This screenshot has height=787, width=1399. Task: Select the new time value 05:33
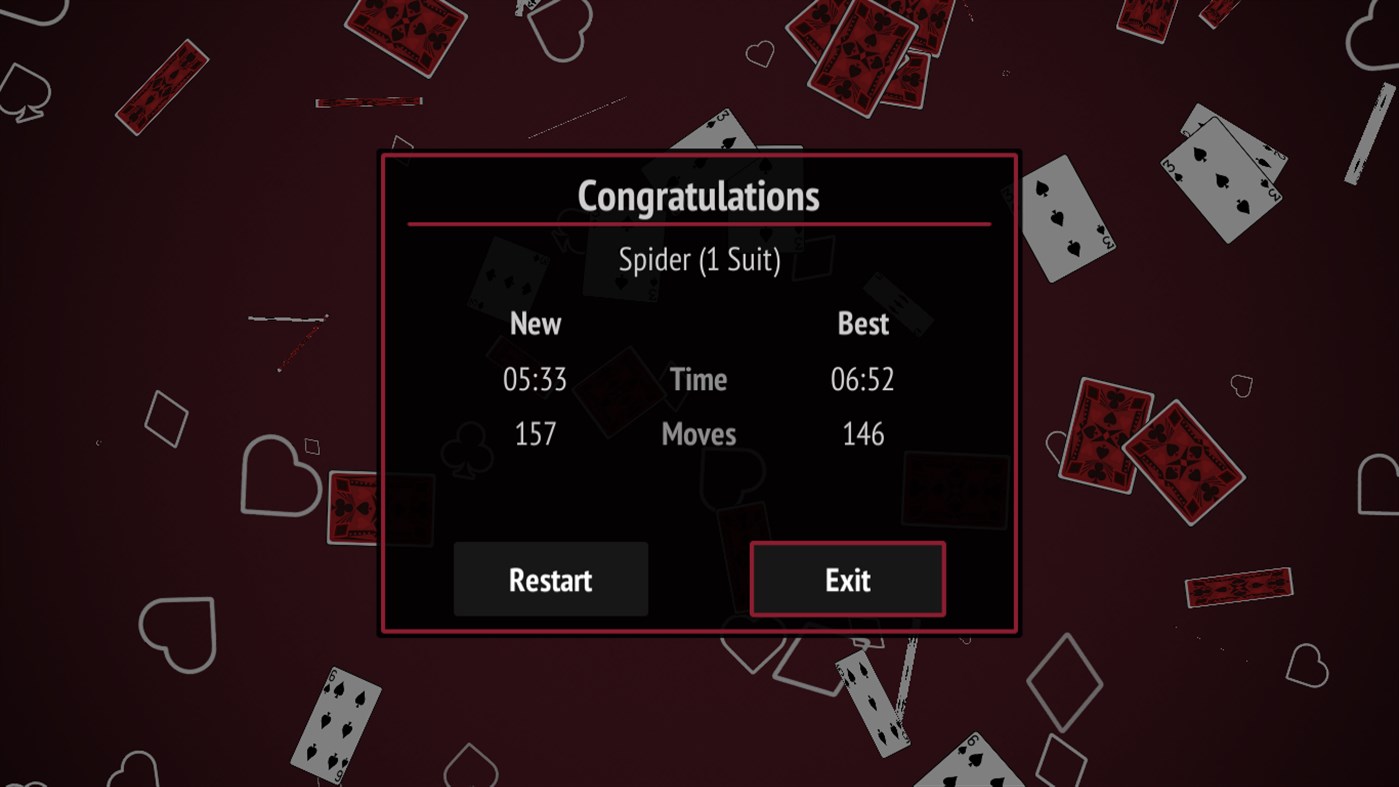tap(535, 379)
